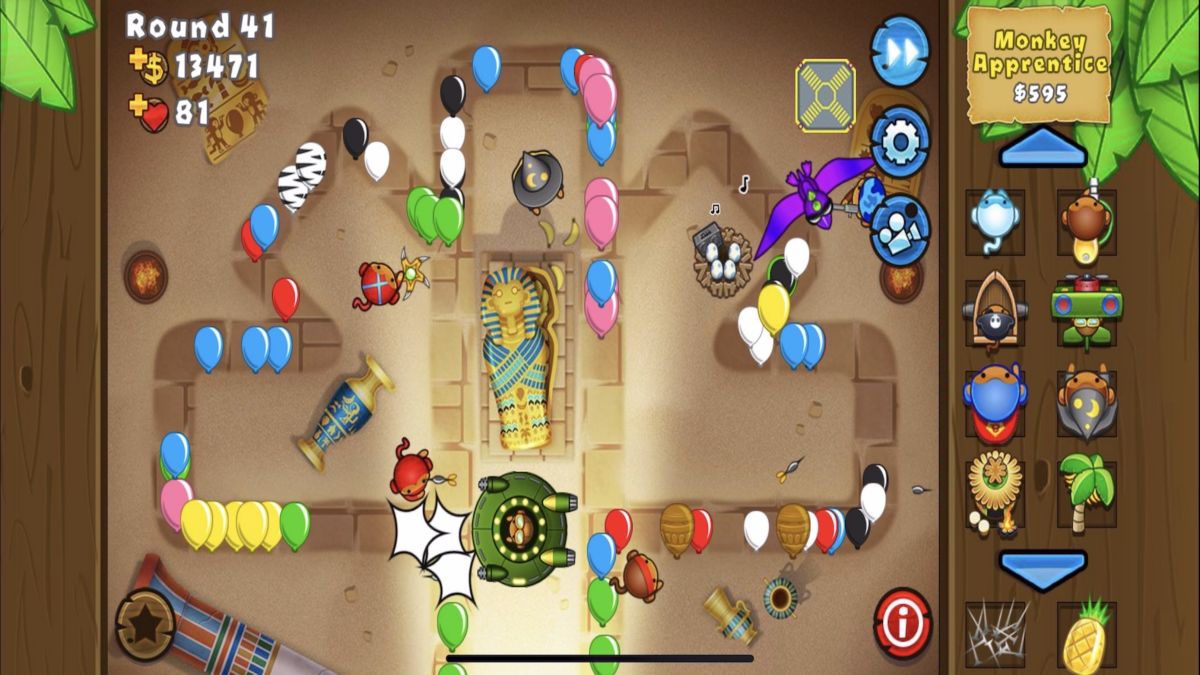Tap the blue camera replay button
This screenshot has width=1200, height=675.
click(x=899, y=229)
